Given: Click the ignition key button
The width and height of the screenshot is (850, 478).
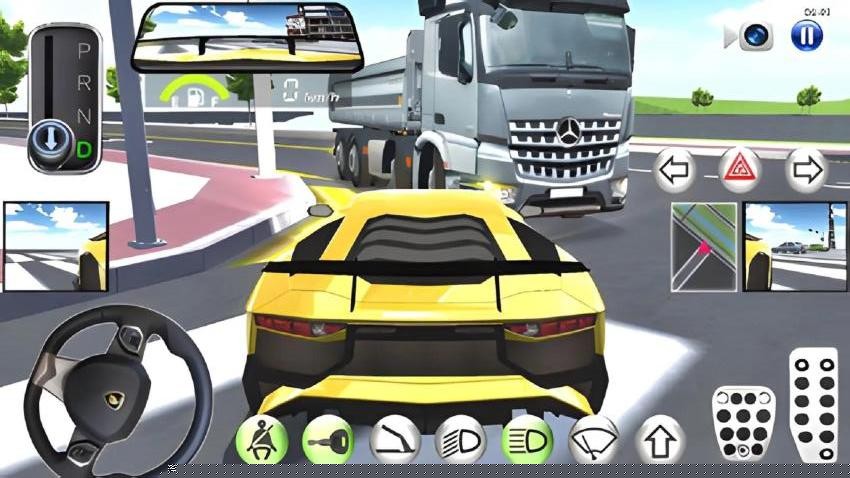Looking at the screenshot, I should pyautogui.click(x=328, y=439).
